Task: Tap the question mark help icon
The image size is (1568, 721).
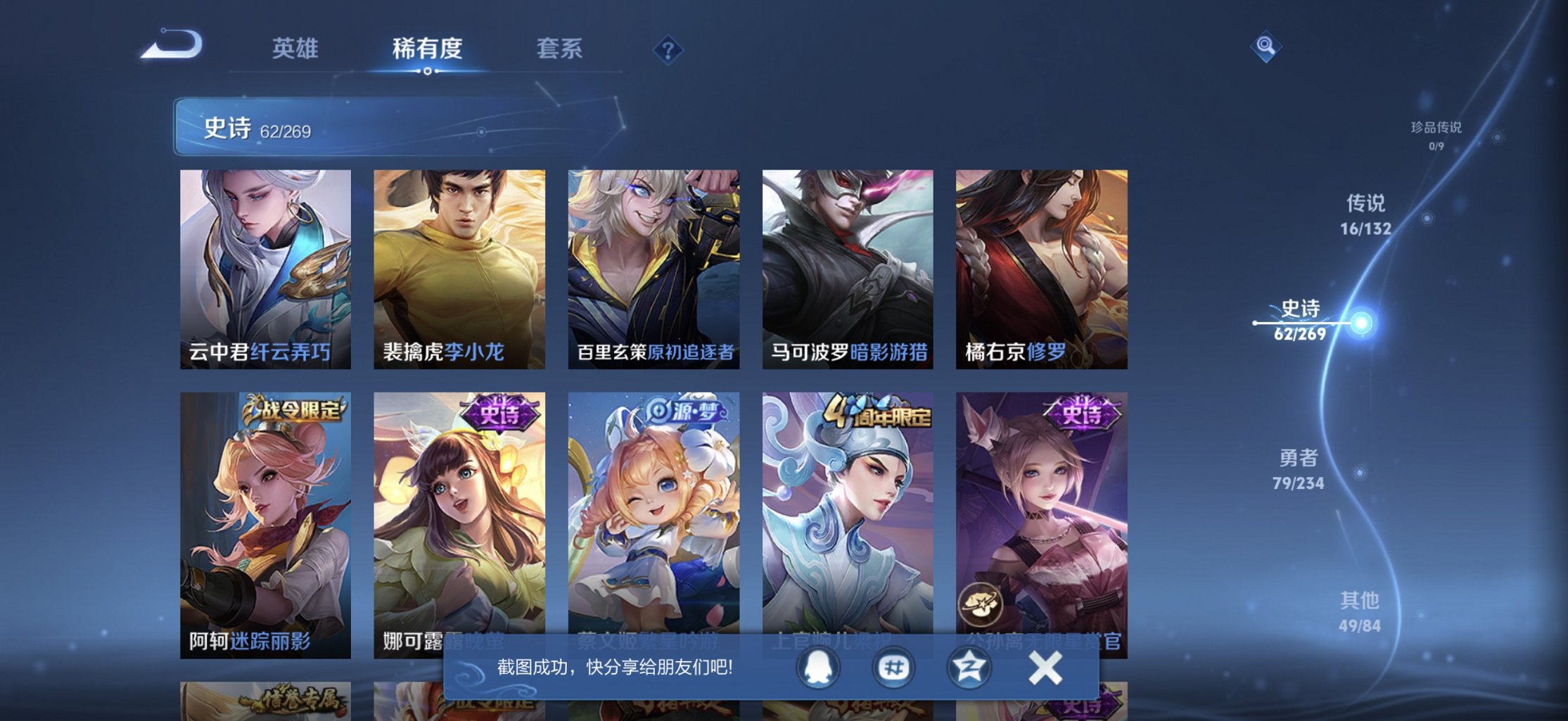Action: click(x=669, y=50)
